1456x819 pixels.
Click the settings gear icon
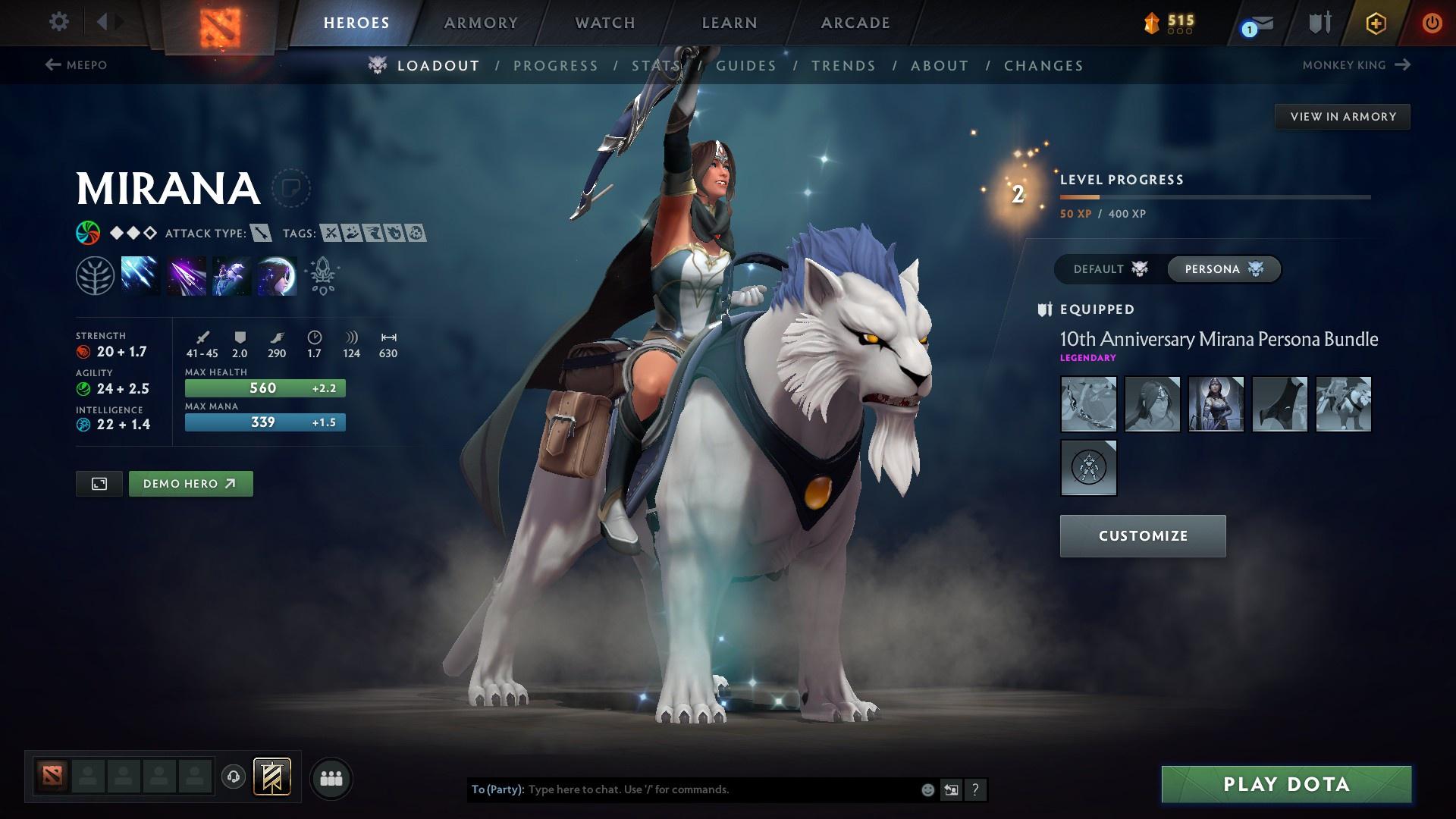[58, 22]
